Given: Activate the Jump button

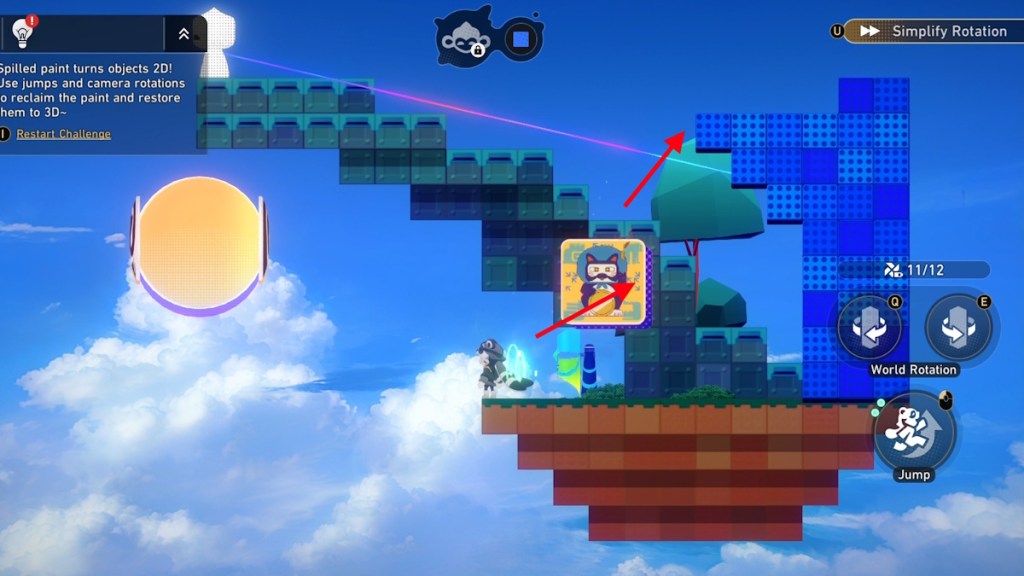Looking at the screenshot, I should coord(915,430).
